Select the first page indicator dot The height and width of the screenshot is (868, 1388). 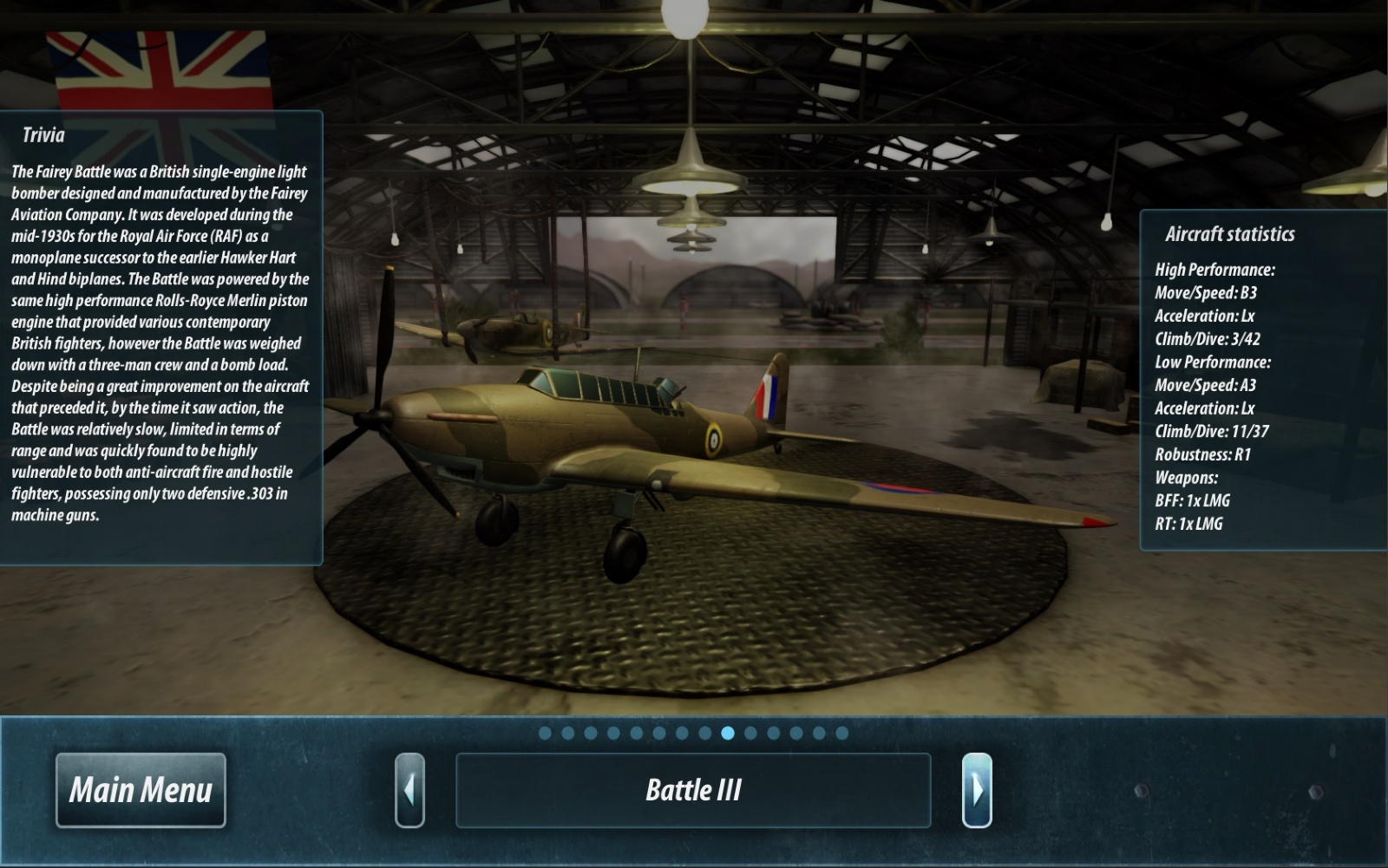coord(545,733)
